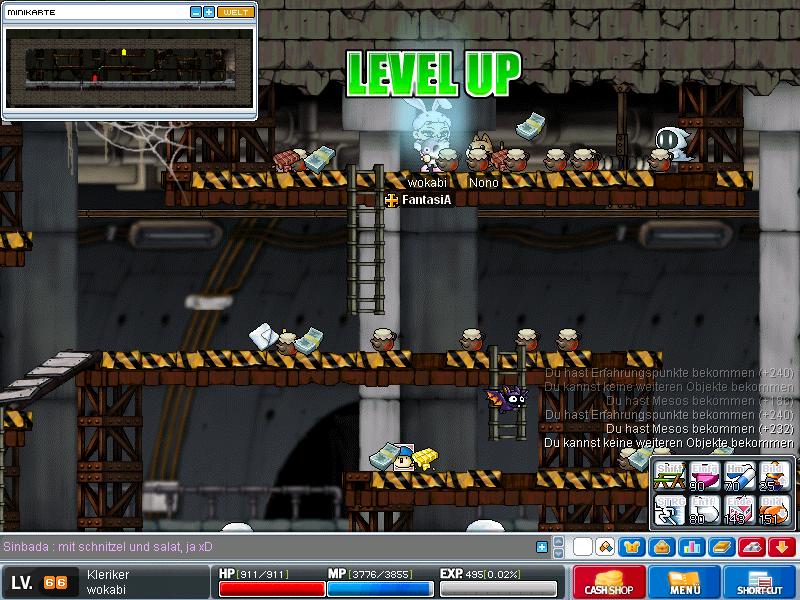800x600 pixels.
Task: Click the red down-arrow toolbar button
Action: [781, 547]
